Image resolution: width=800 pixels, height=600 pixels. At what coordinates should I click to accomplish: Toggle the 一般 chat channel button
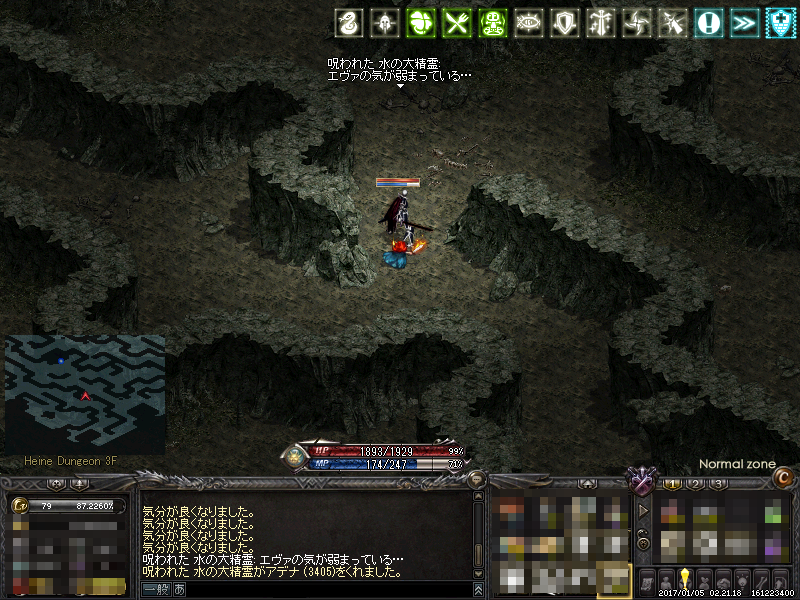pyautogui.click(x=156, y=590)
